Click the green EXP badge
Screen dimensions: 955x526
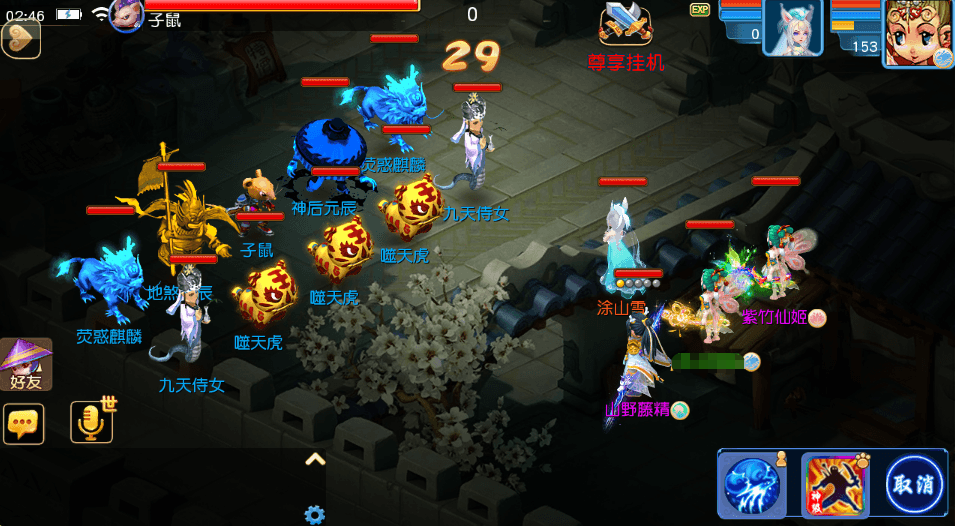coord(700,9)
